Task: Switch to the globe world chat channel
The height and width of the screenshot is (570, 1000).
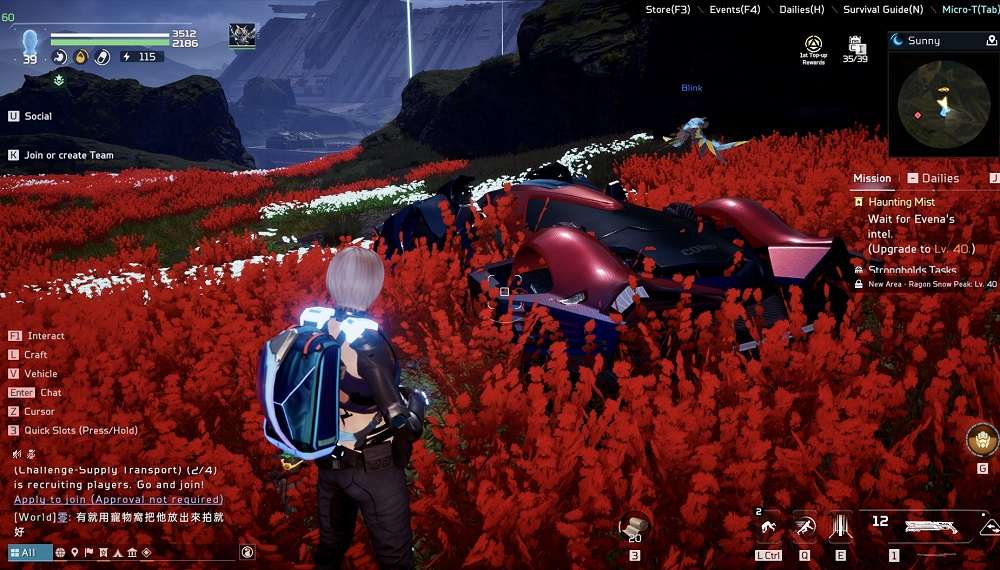Action: pos(60,552)
